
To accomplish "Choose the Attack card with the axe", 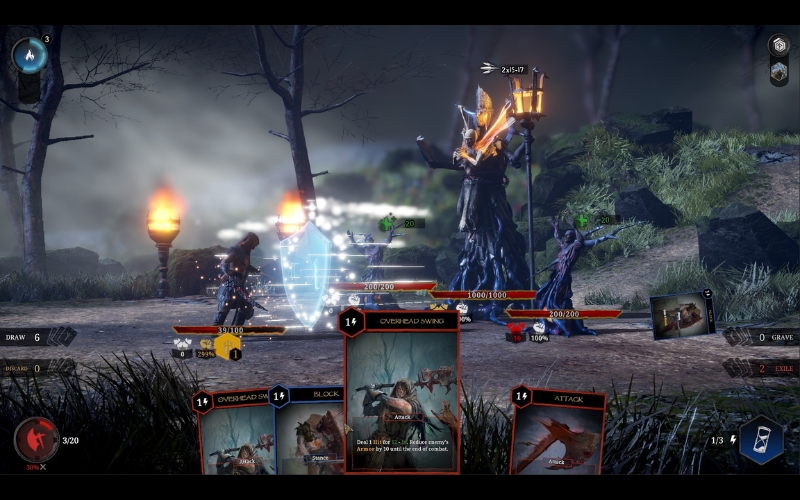I will [558, 432].
